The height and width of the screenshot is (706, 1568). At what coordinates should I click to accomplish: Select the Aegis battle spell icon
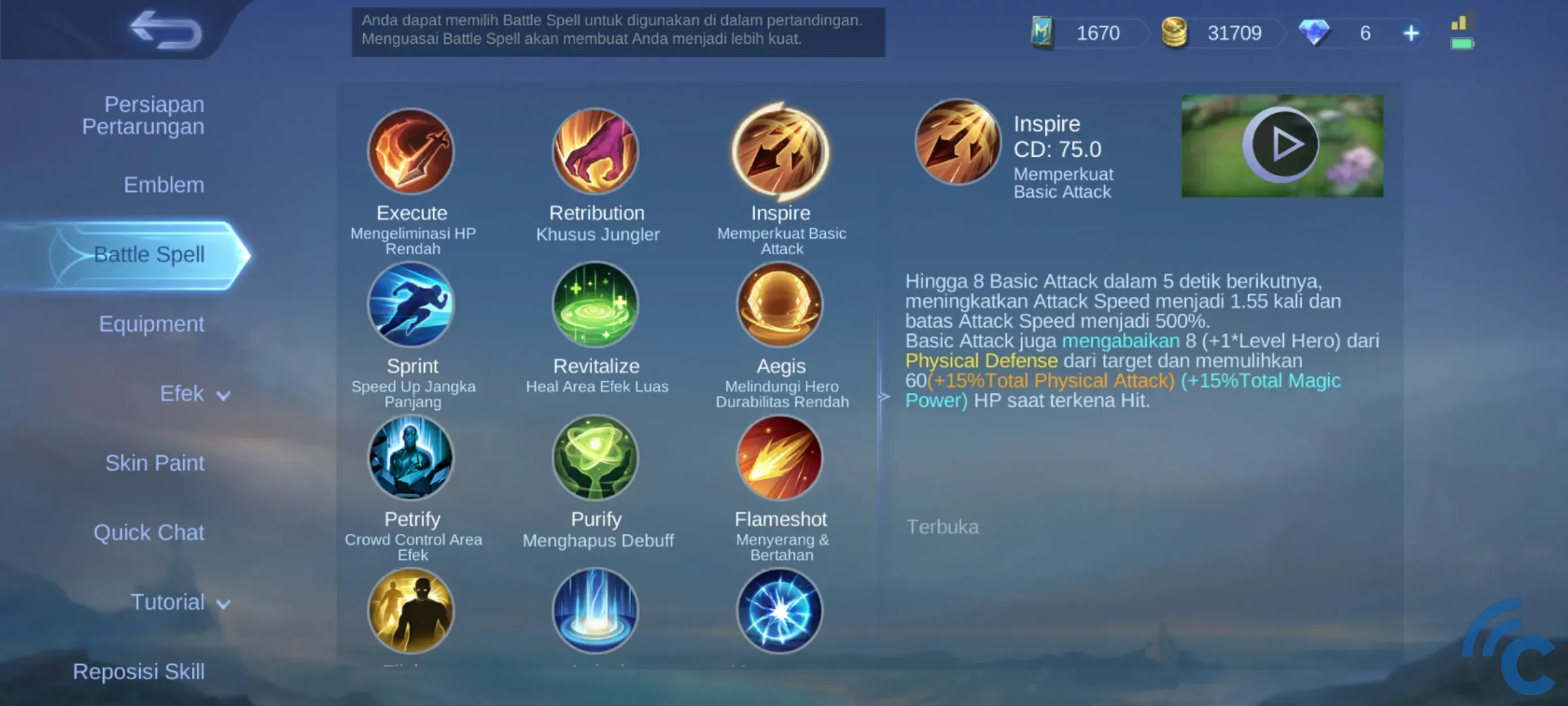point(781,305)
